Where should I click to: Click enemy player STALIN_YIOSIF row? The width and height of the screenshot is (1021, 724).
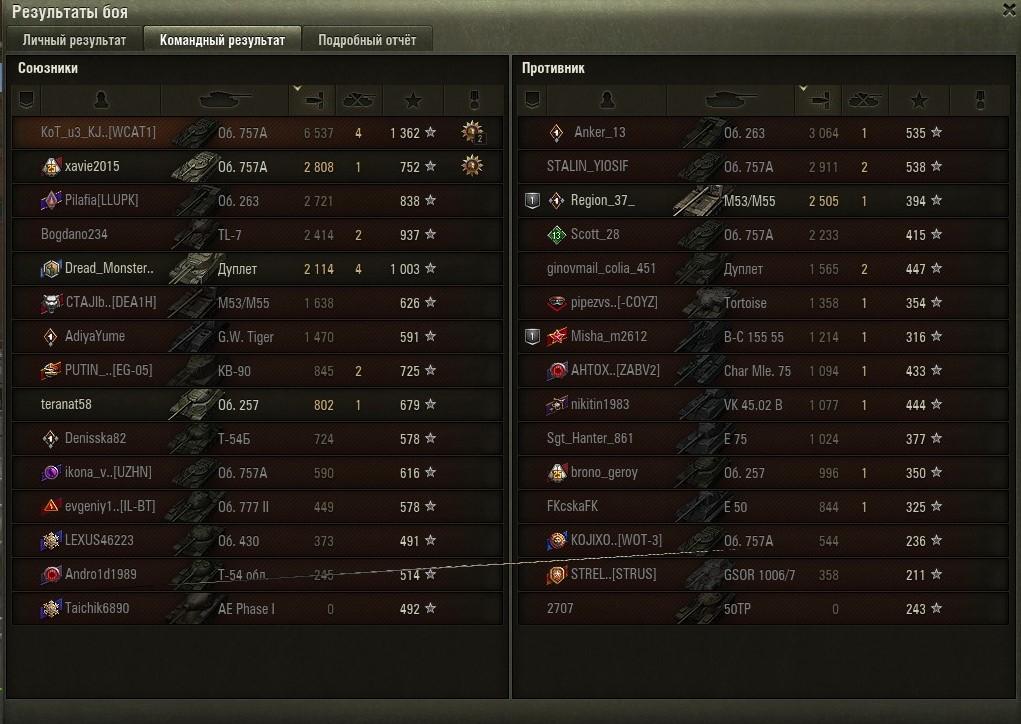[587, 167]
